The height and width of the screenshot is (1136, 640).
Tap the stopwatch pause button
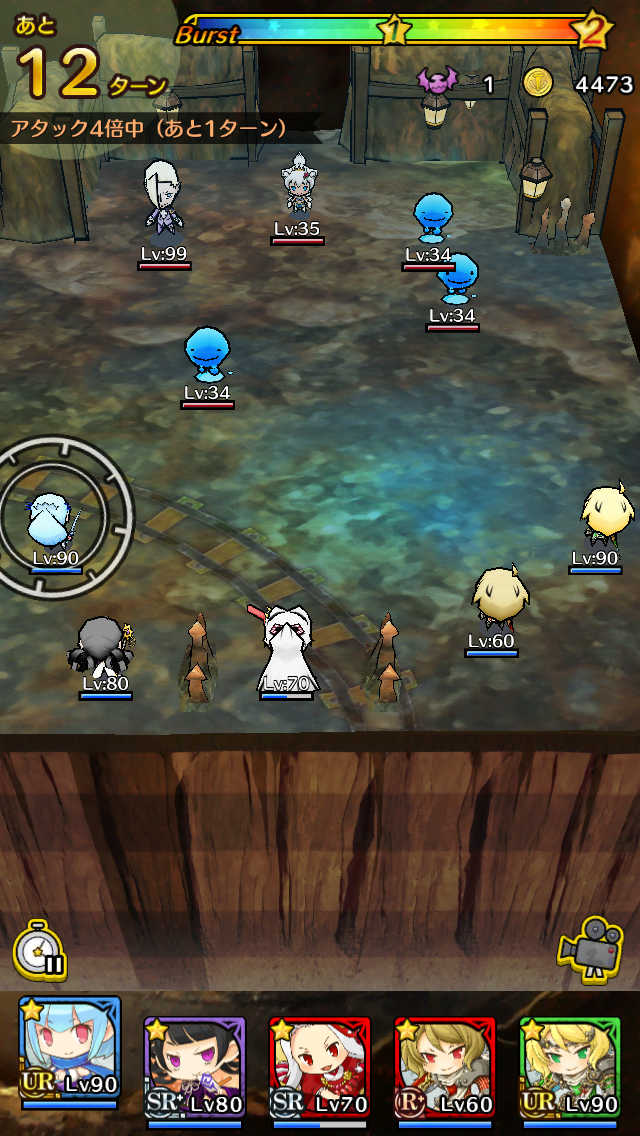point(40,951)
